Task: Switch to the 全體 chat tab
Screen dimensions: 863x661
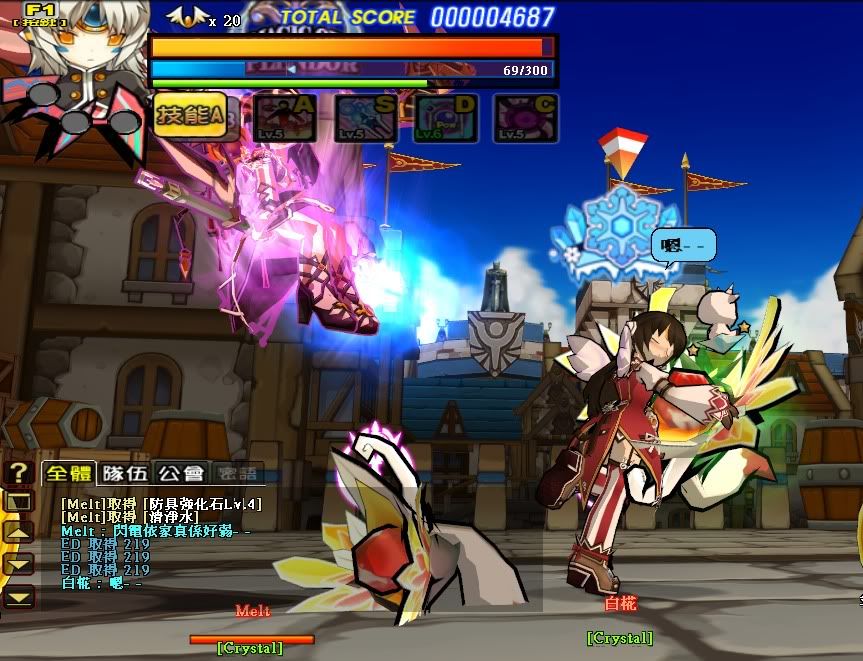Action: [x=68, y=473]
